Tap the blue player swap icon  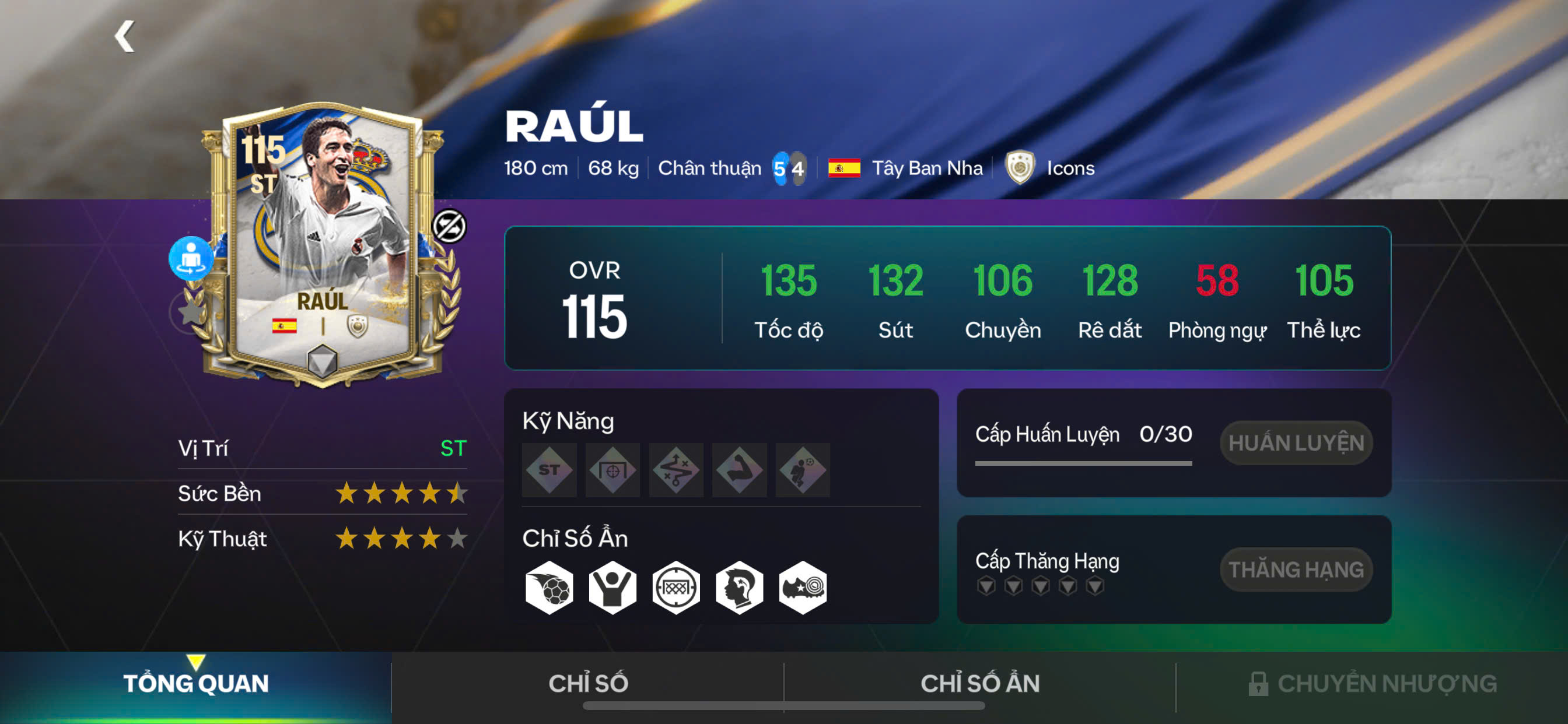tap(191, 258)
